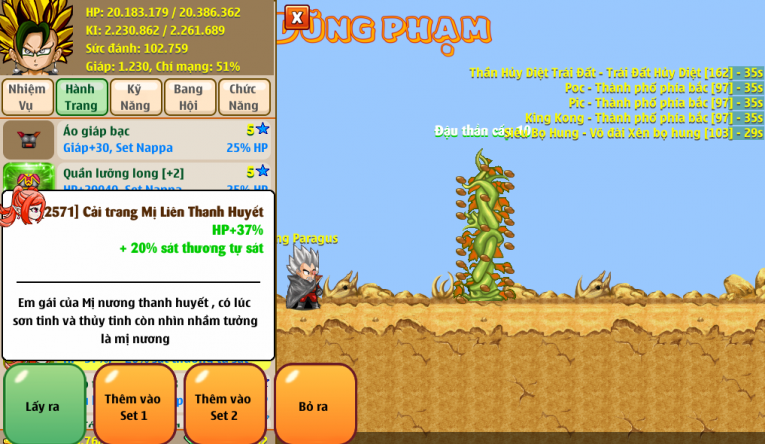
Task: Close the panel with the X button
Action: point(297,17)
